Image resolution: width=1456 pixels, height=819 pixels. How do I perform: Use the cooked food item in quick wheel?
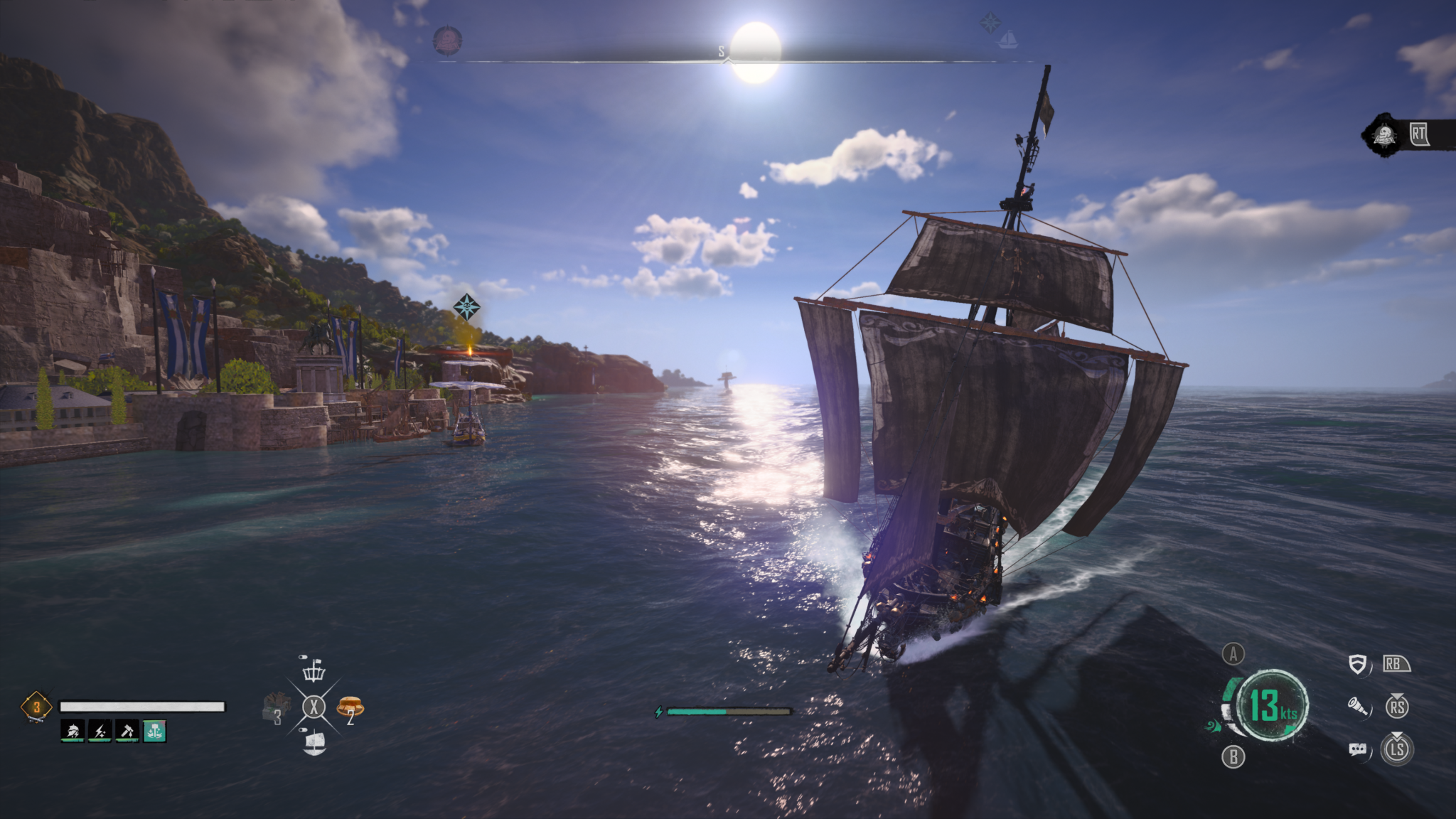coord(350,706)
